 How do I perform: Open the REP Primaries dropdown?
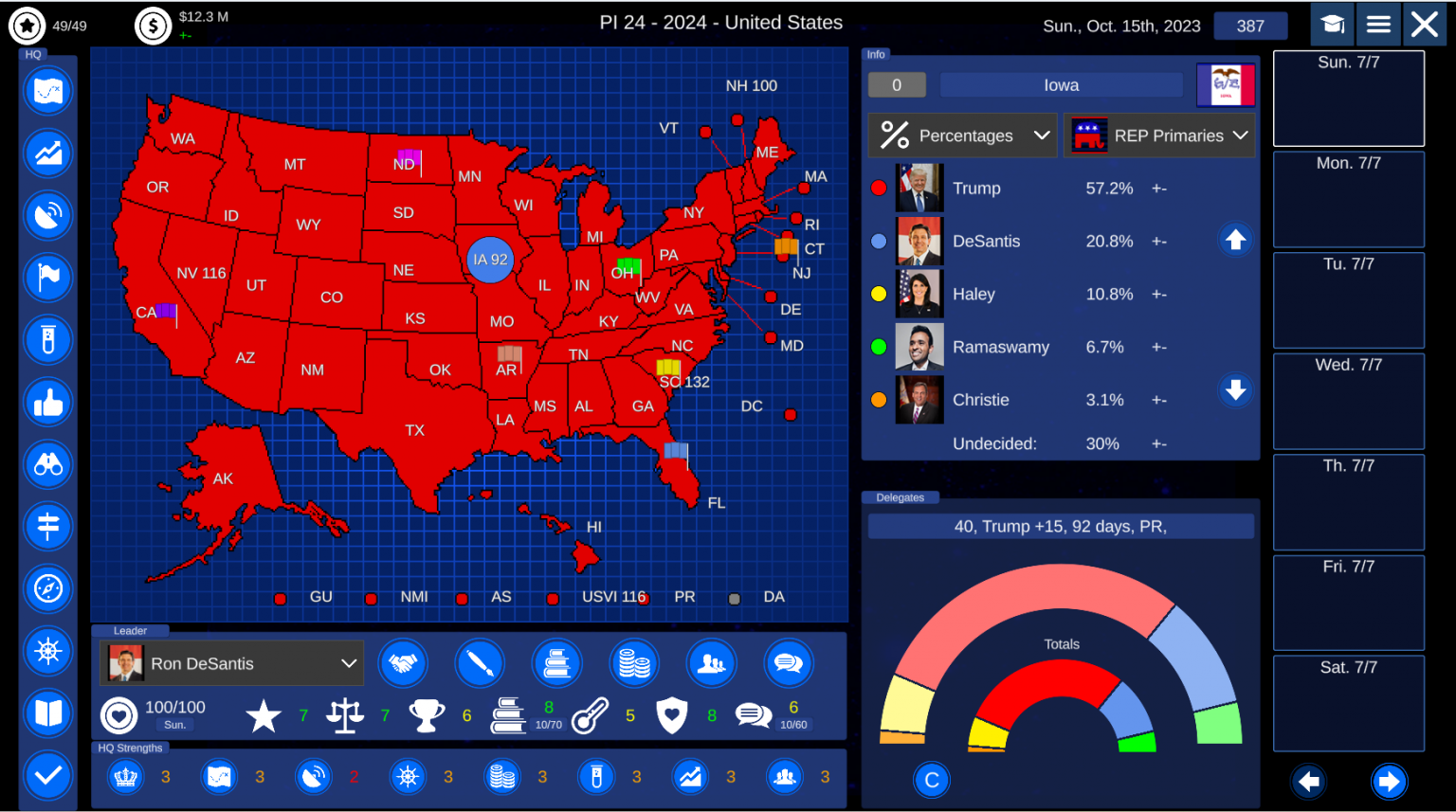[1159, 135]
